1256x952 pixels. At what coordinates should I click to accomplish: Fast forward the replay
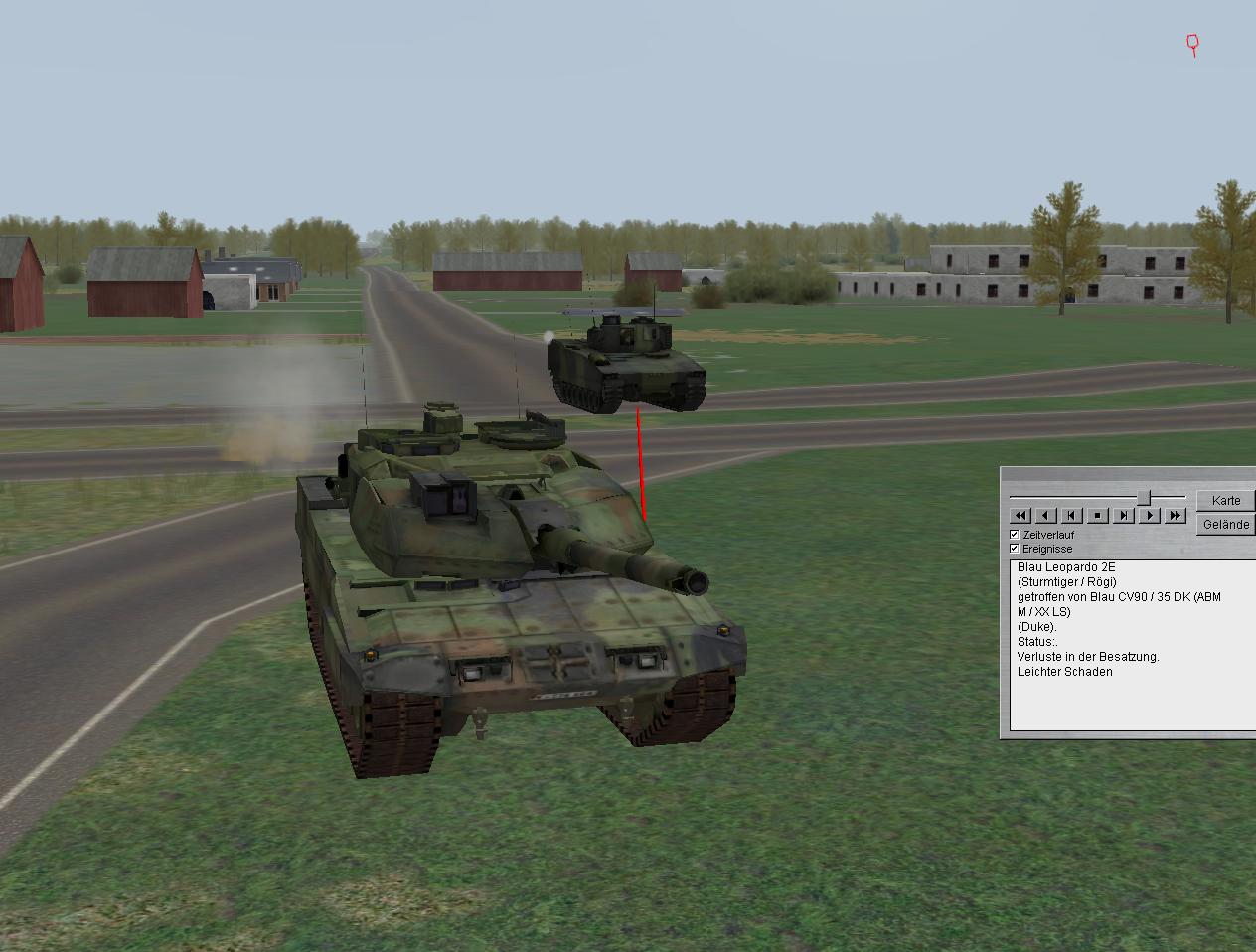click(1176, 515)
